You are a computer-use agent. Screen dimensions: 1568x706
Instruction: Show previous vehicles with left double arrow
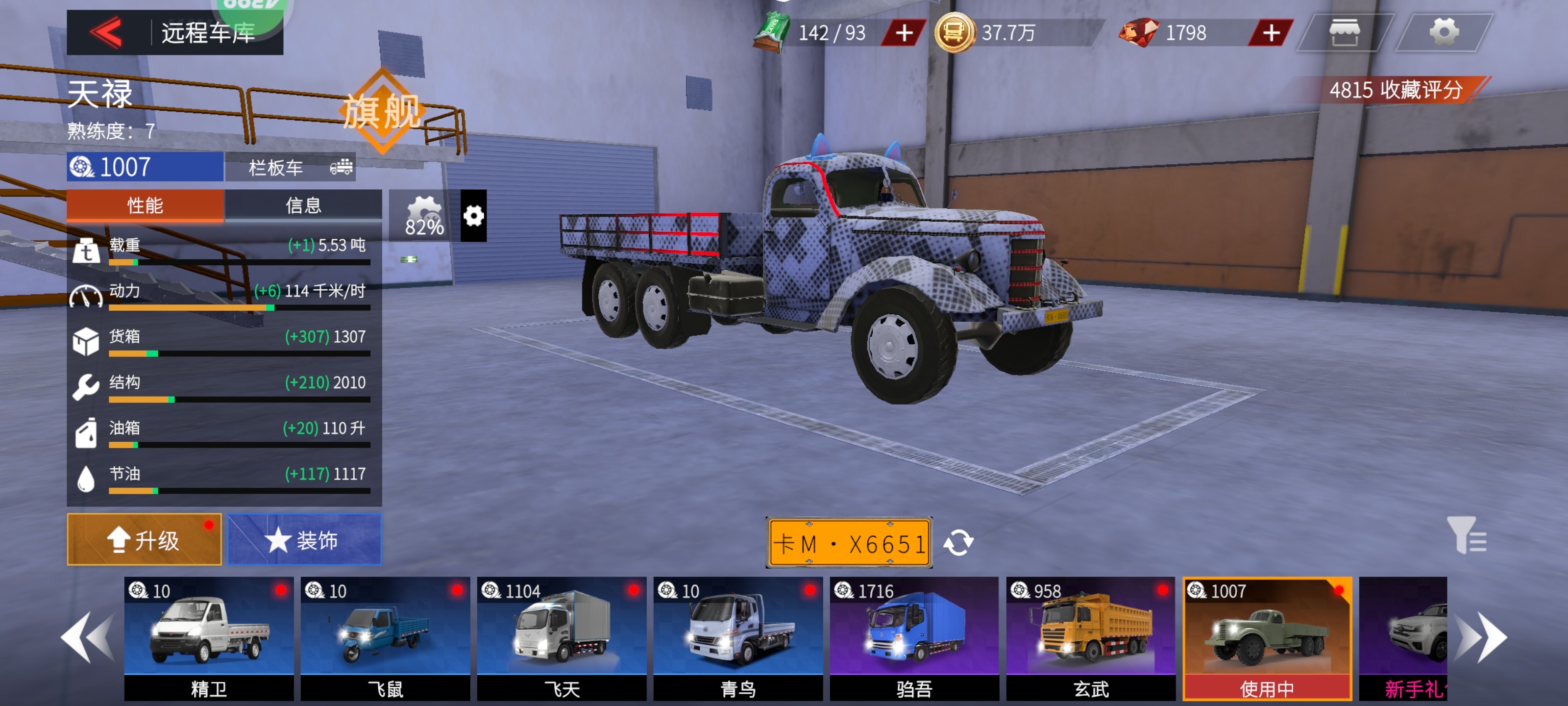(88, 637)
